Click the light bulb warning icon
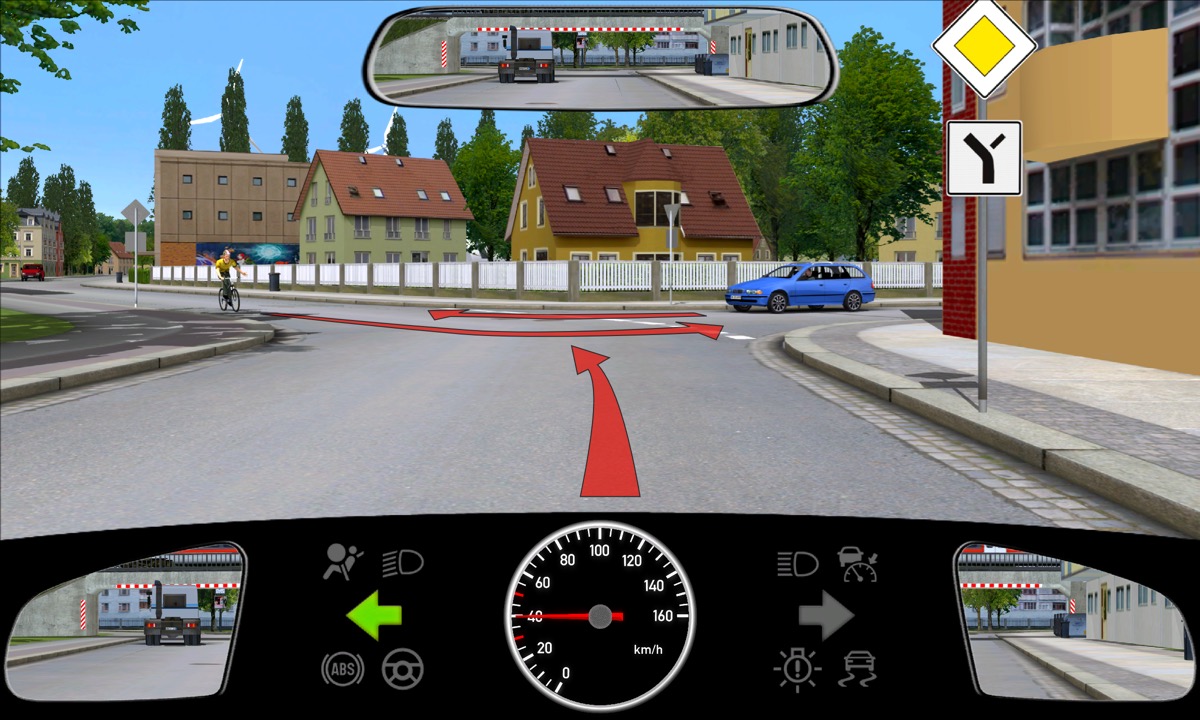 tap(797, 669)
